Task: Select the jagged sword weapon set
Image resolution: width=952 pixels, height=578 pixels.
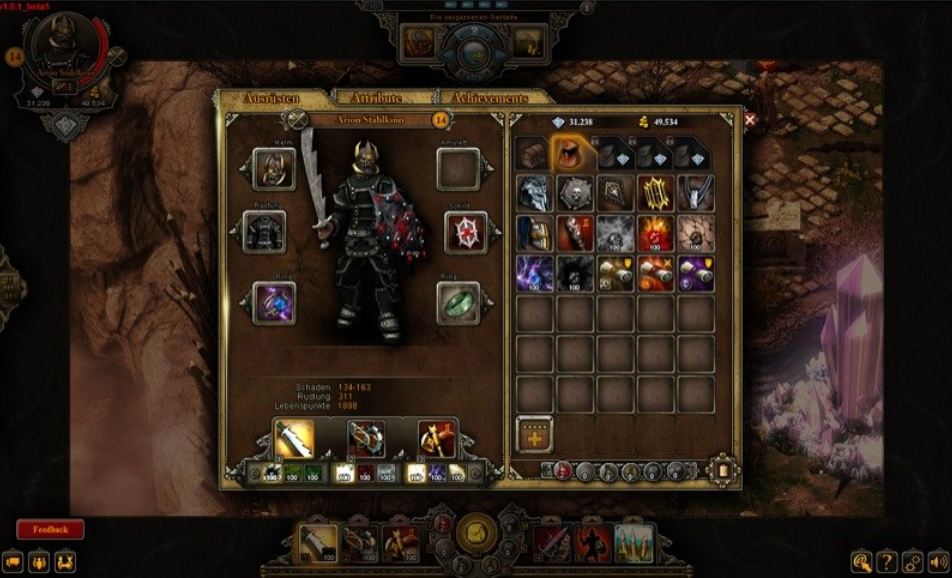Action: click(x=294, y=439)
